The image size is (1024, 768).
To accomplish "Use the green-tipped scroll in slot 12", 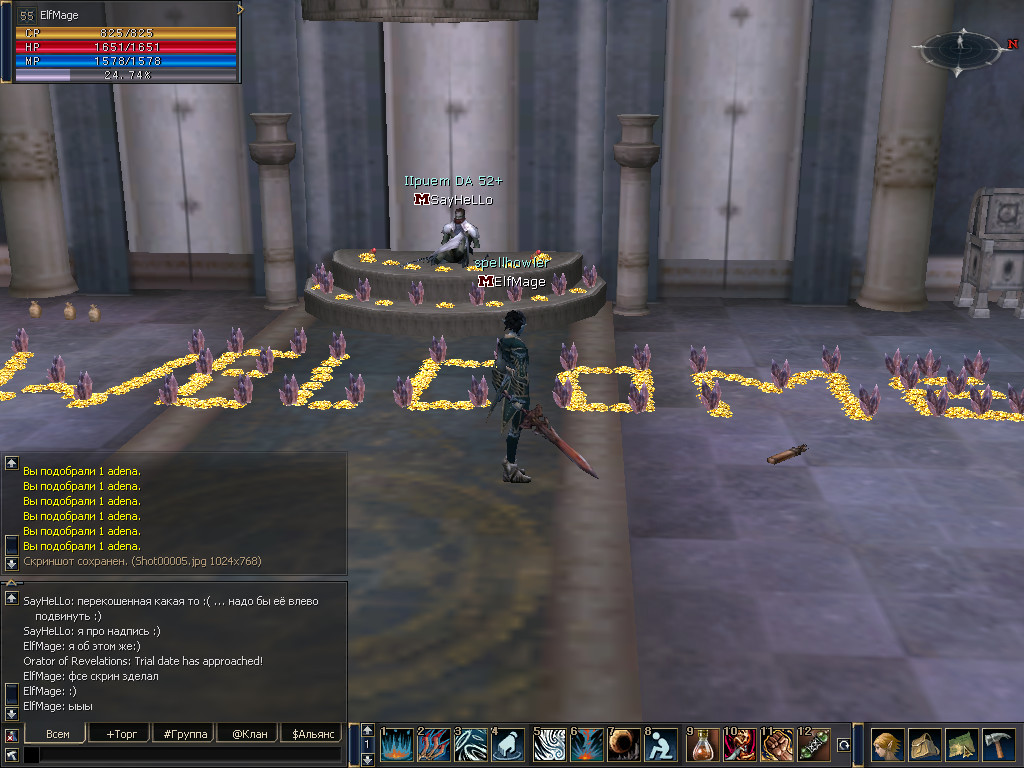I will pos(814,745).
